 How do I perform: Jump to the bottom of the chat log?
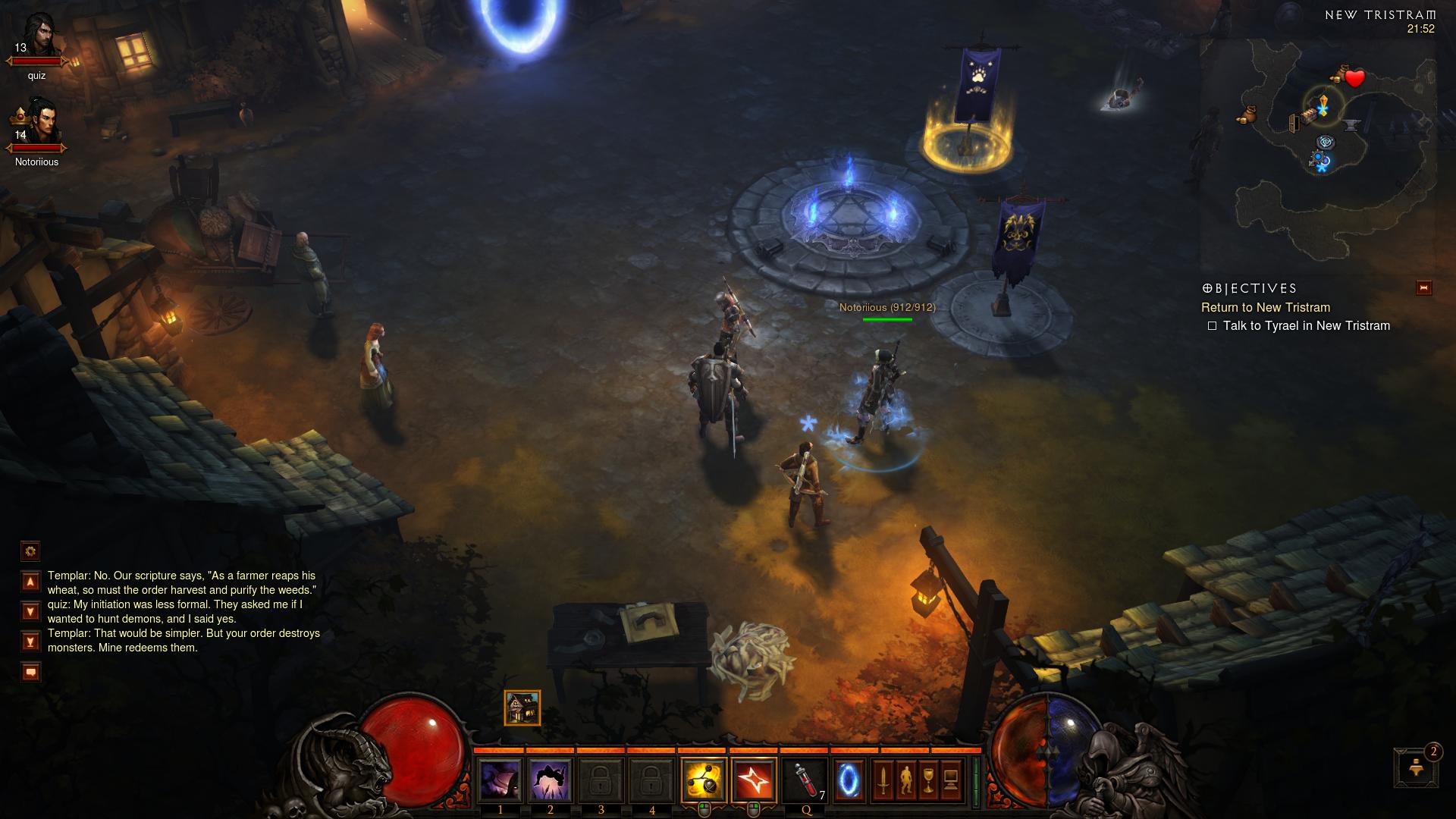coord(30,642)
